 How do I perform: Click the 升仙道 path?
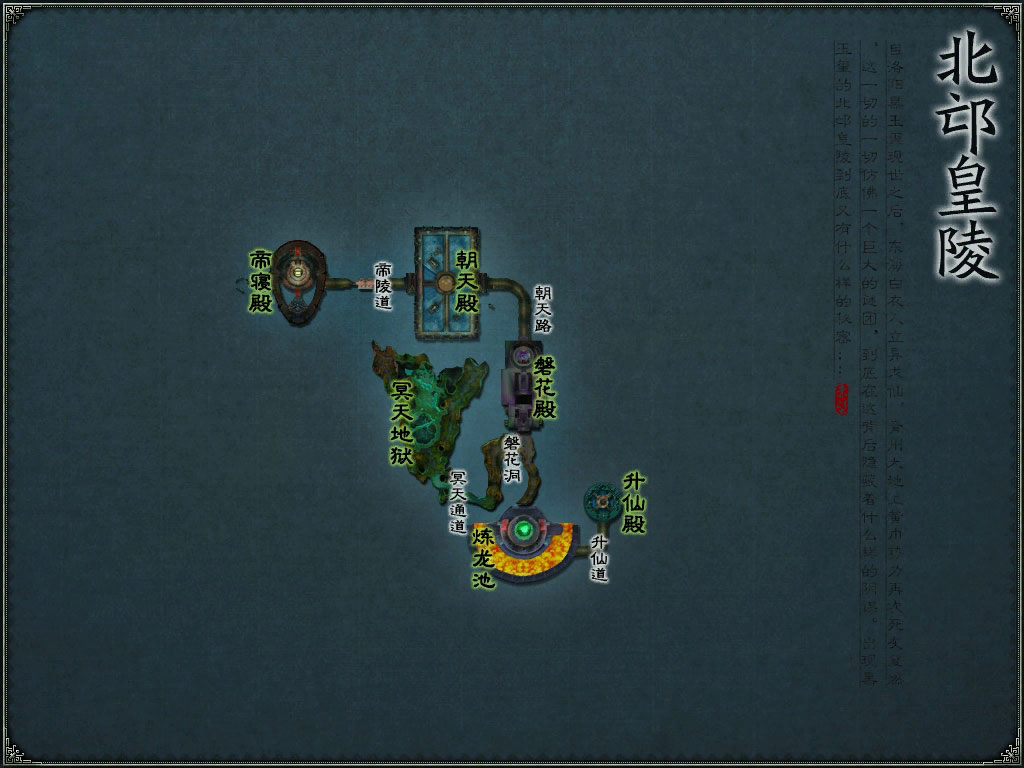(599, 558)
